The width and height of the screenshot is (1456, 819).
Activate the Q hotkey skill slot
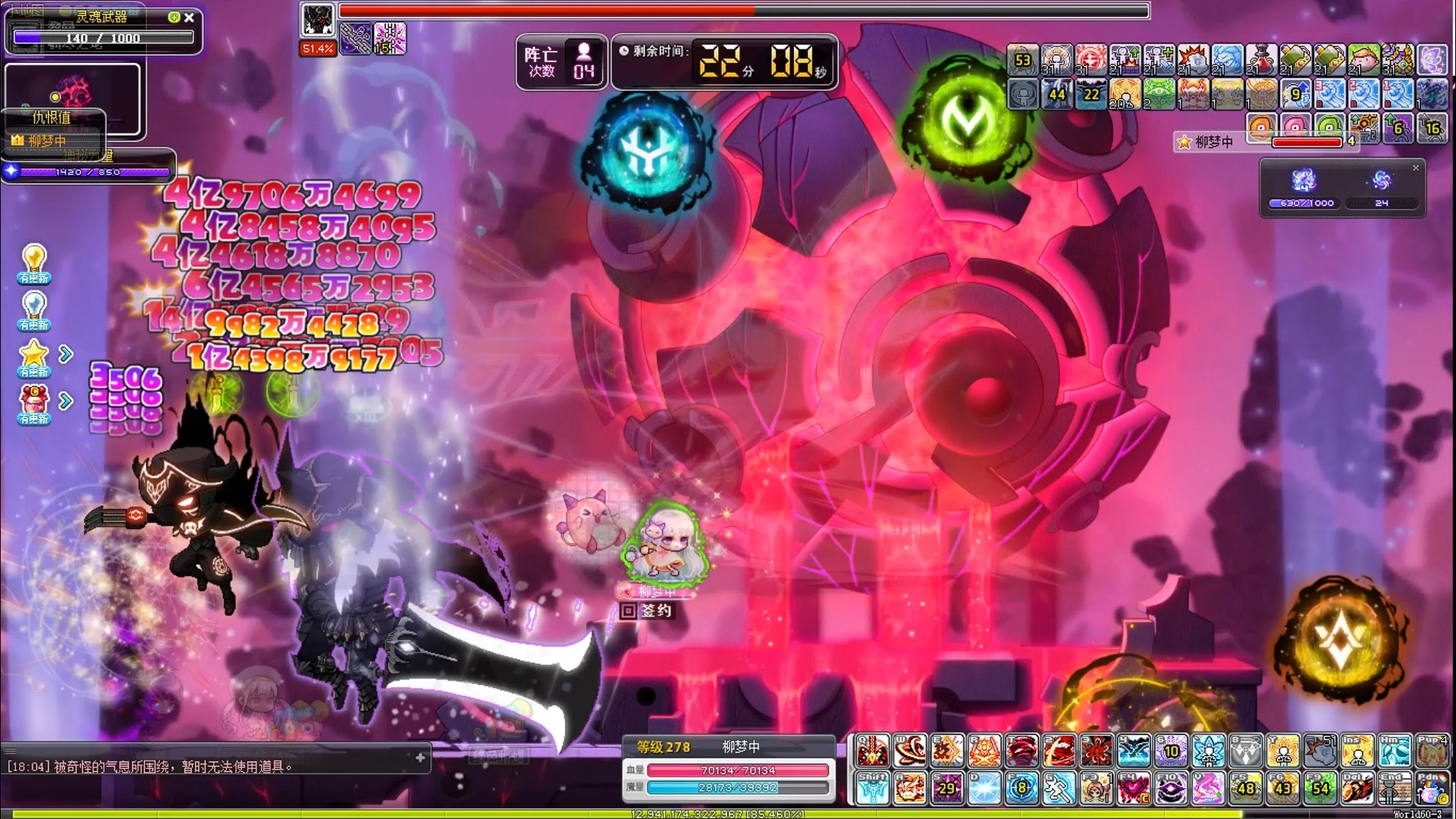click(x=872, y=752)
